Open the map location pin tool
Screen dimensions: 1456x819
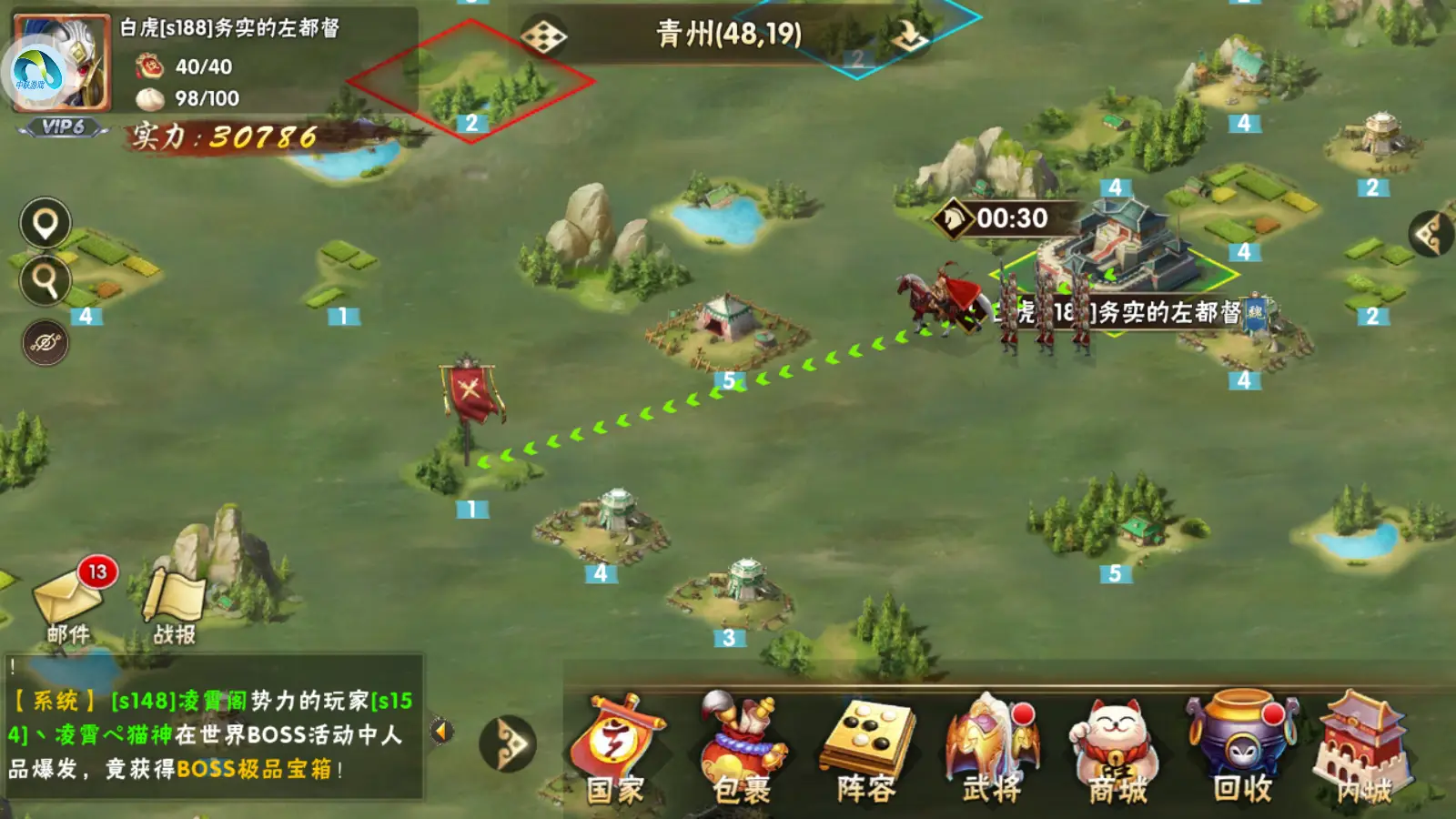[43, 221]
